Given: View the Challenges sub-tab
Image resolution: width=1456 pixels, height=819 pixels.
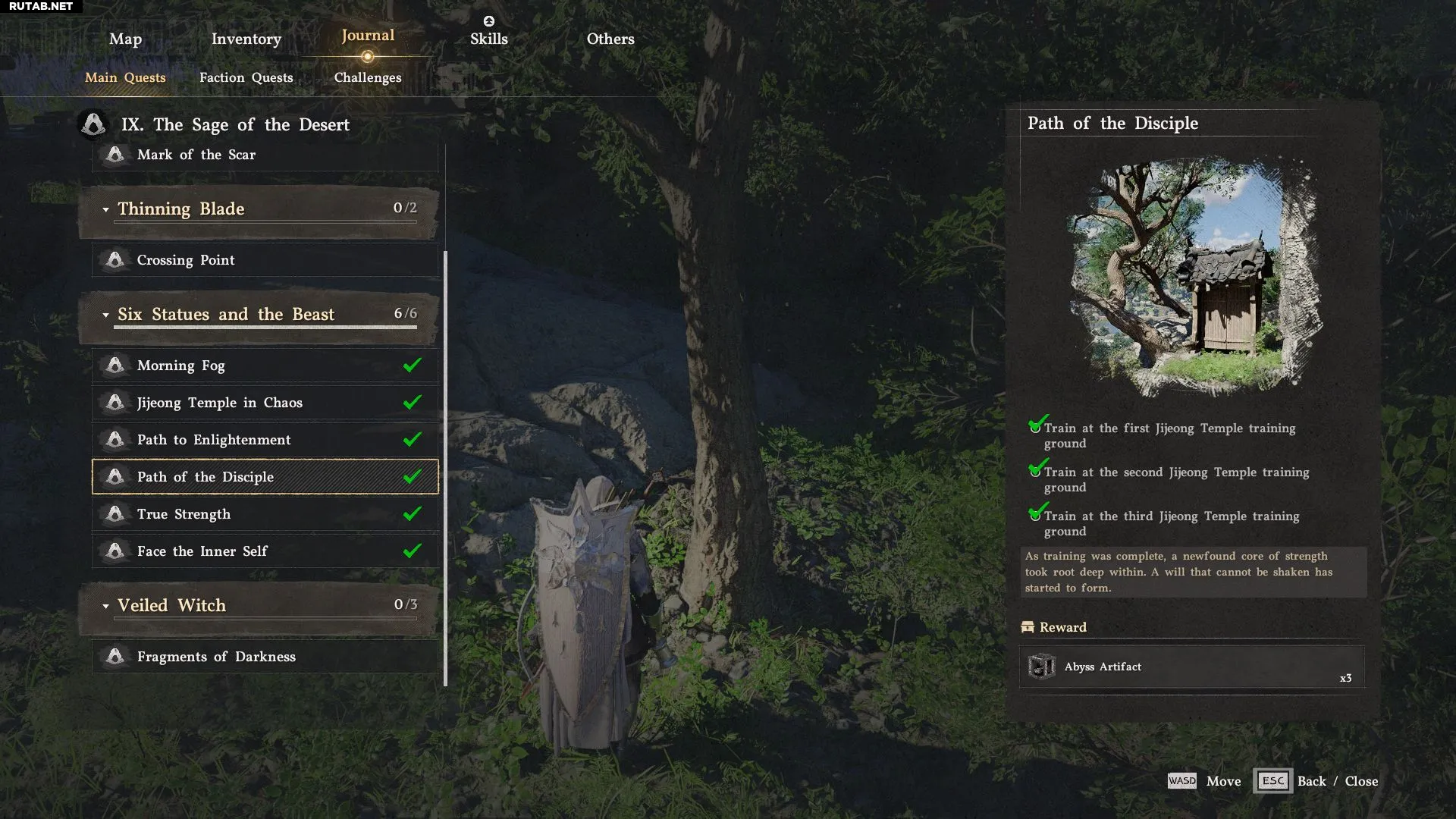Looking at the screenshot, I should coord(368,77).
